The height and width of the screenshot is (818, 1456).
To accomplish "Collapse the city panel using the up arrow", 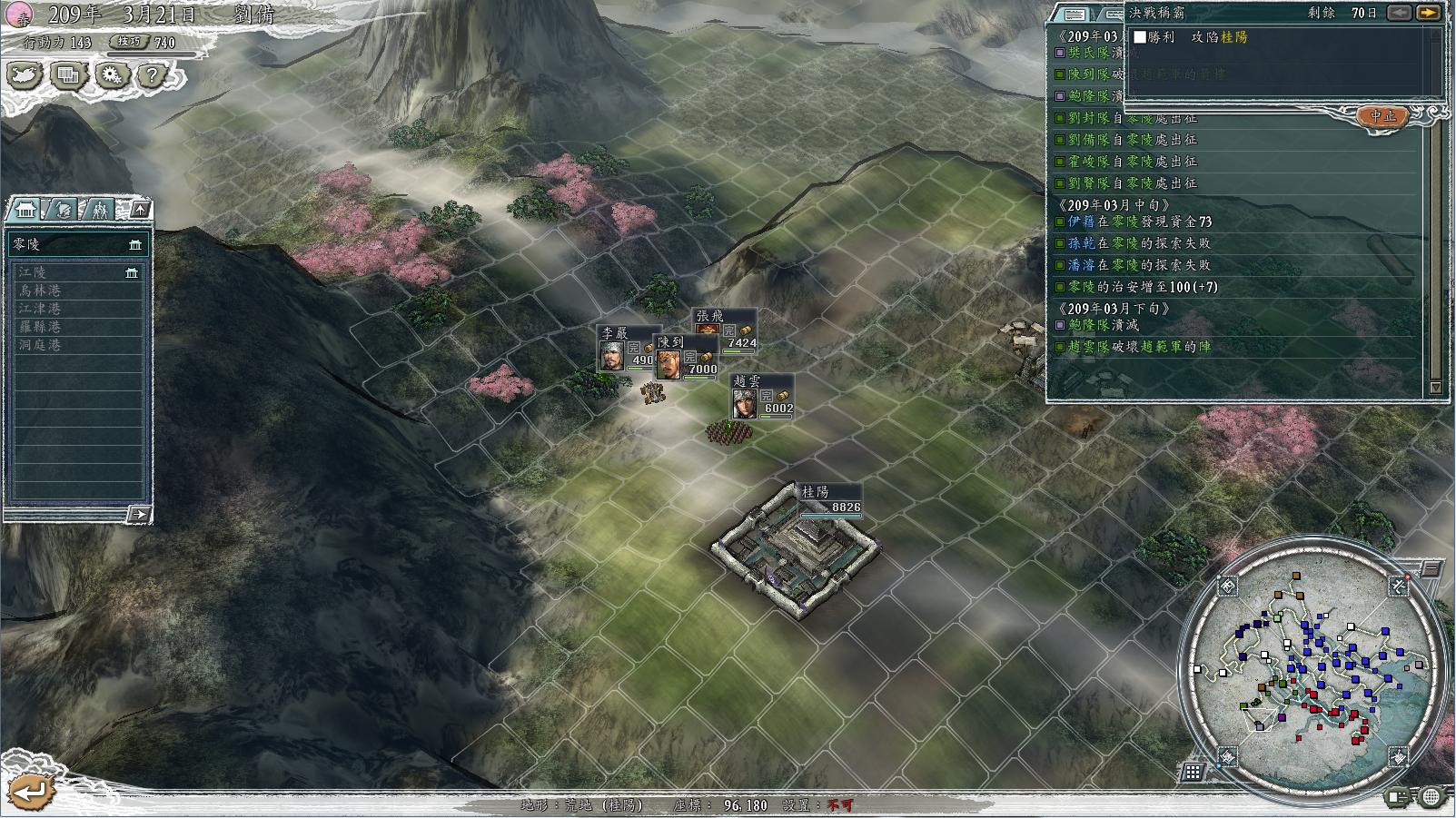I will point(141,210).
